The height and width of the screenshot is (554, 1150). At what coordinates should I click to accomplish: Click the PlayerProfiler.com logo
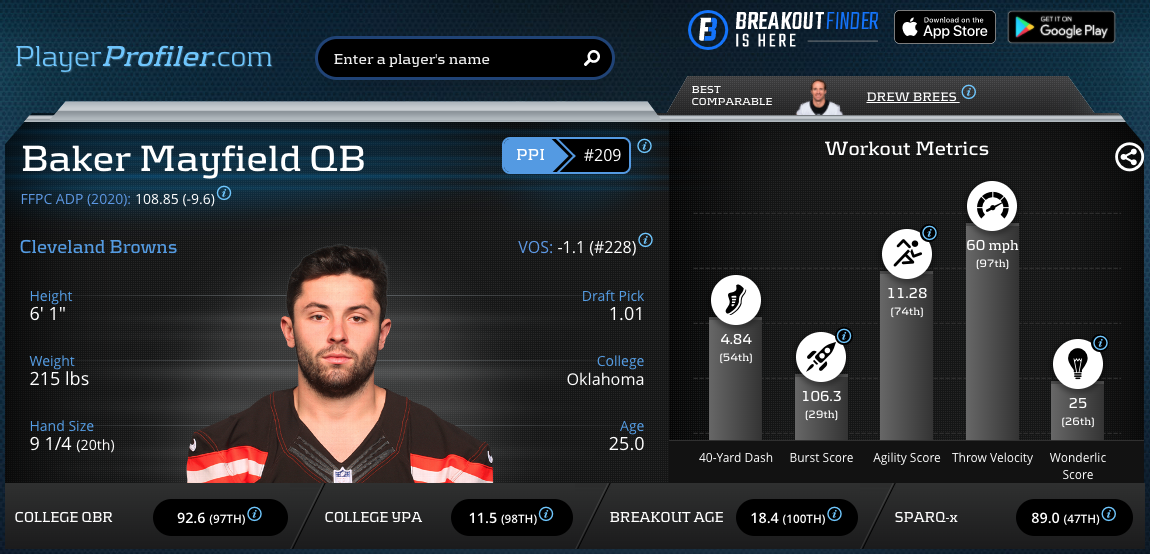tap(143, 57)
